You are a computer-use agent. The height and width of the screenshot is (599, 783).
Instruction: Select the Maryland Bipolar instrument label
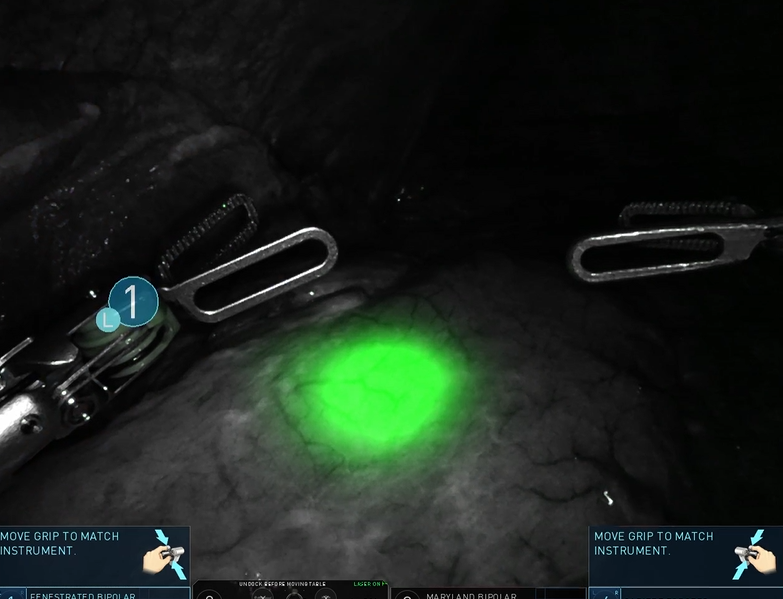[471, 594]
